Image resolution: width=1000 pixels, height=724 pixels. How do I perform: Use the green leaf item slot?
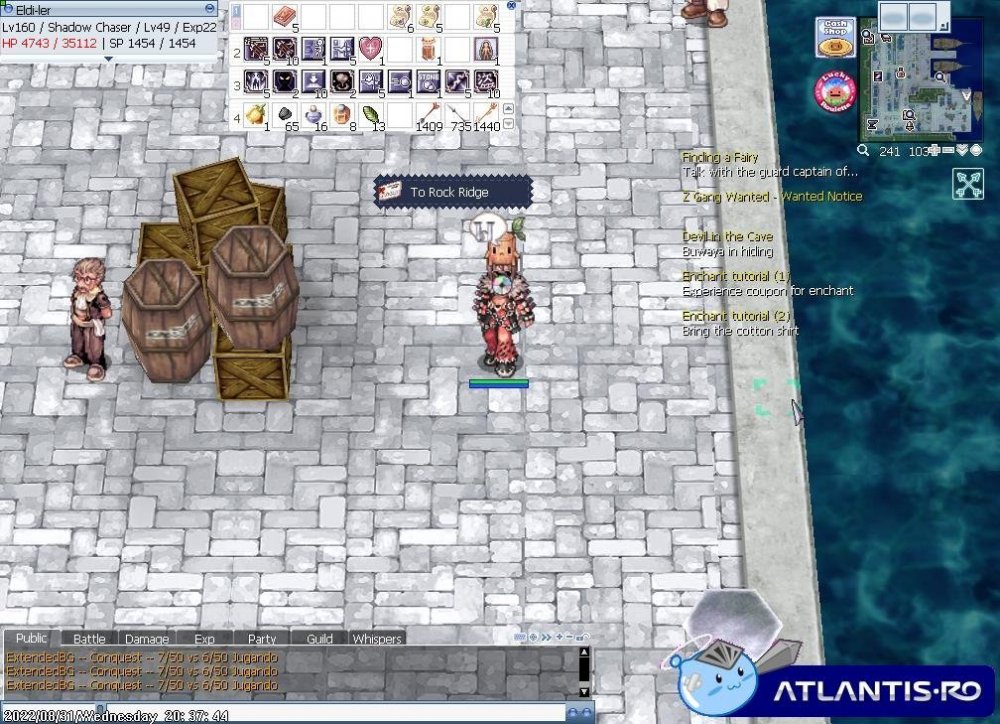[x=371, y=114]
